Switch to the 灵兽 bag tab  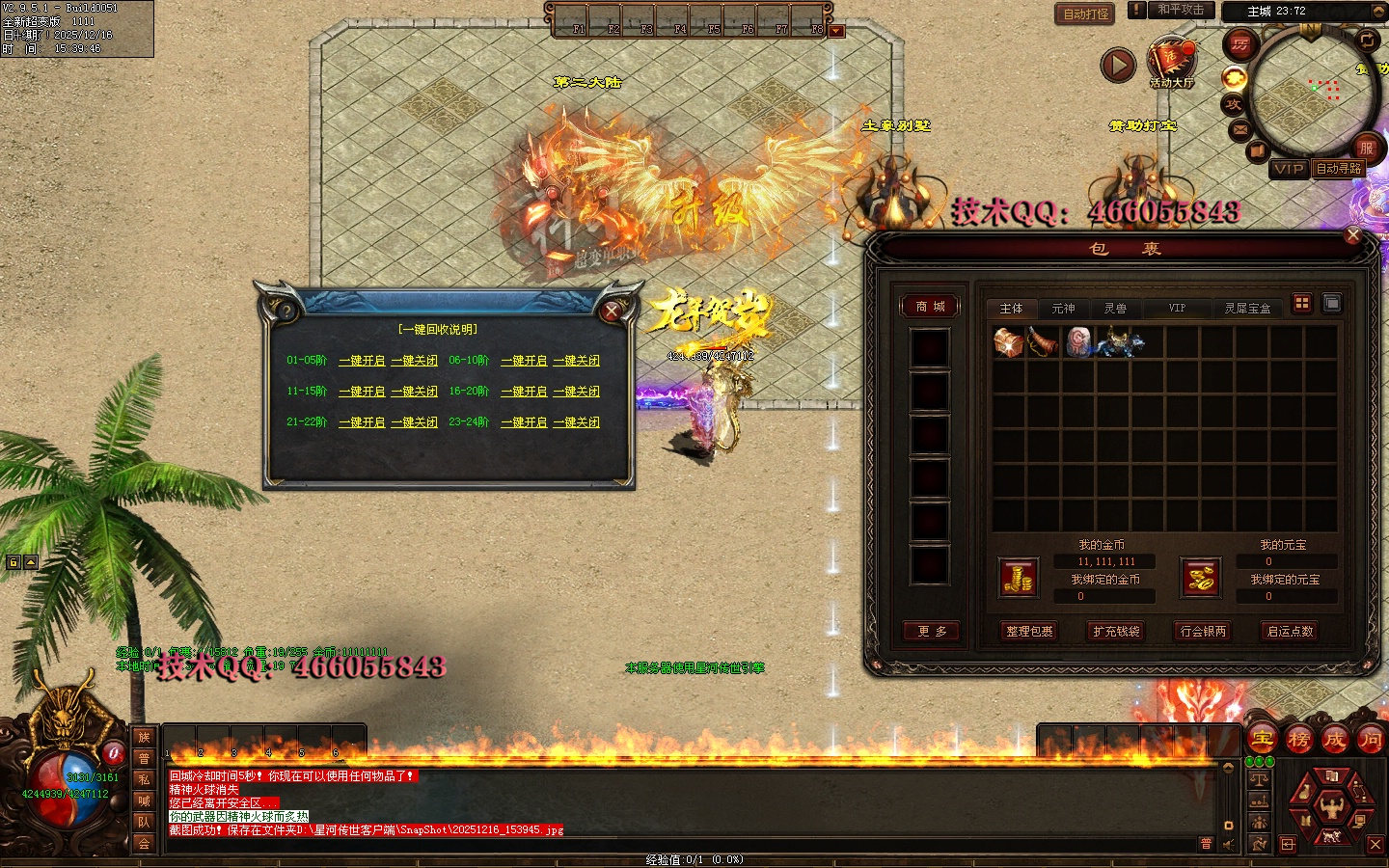coord(1115,309)
